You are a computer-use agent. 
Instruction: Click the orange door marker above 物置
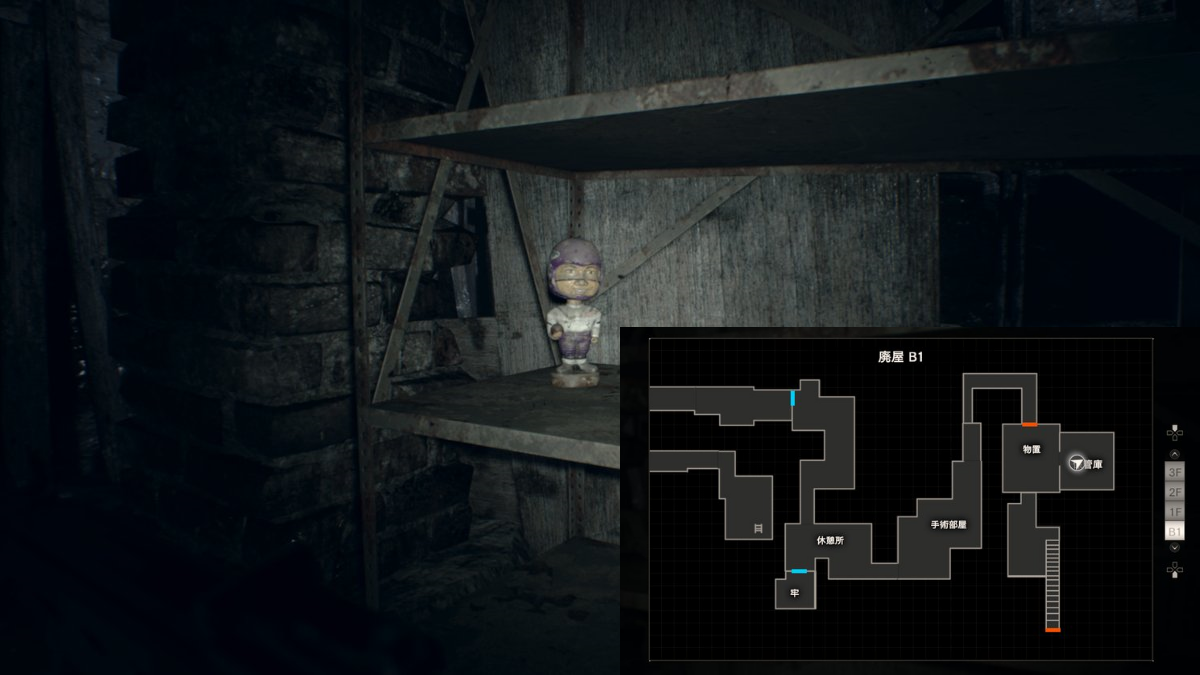click(x=1029, y=425)
